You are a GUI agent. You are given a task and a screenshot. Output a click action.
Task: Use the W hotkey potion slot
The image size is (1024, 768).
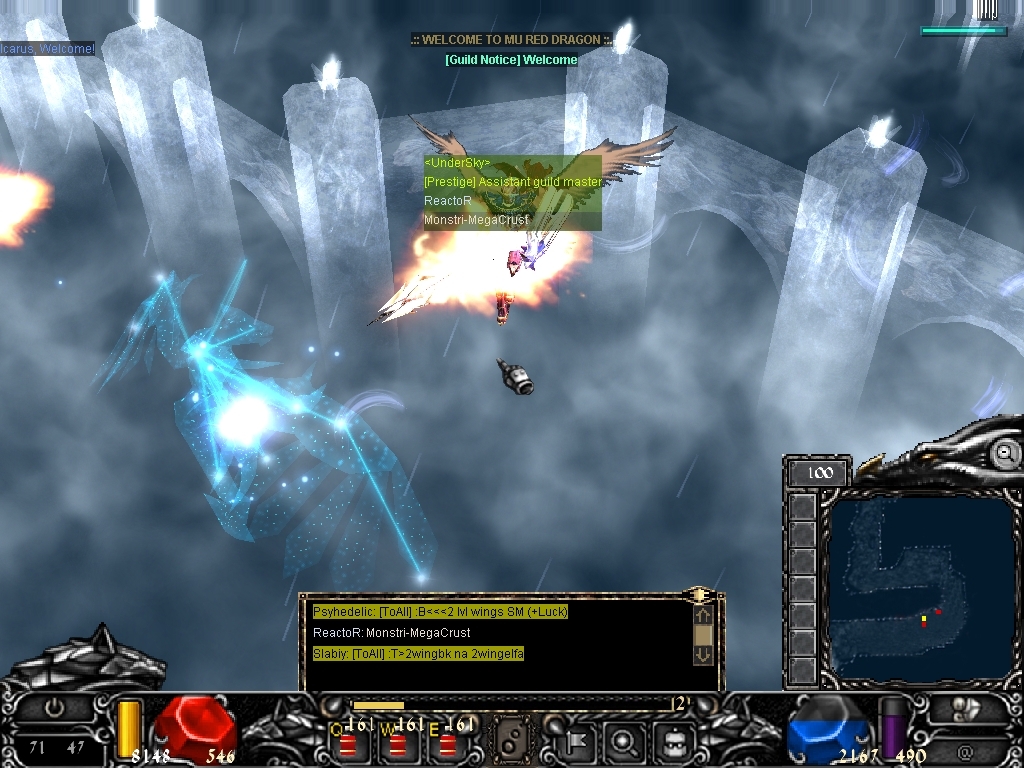tap(400, 742)
